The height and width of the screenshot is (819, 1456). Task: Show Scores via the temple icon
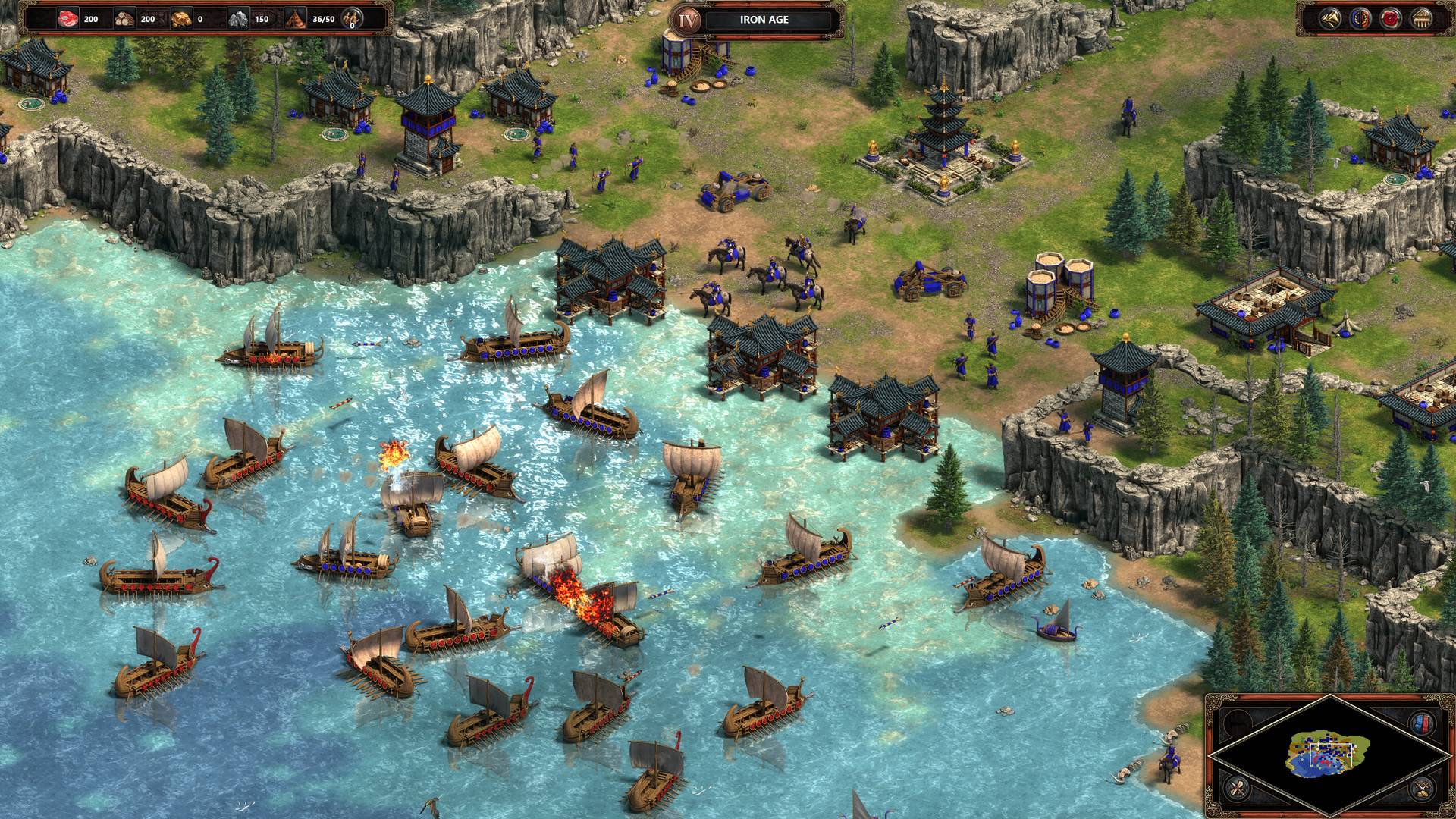pos(1421,19)
